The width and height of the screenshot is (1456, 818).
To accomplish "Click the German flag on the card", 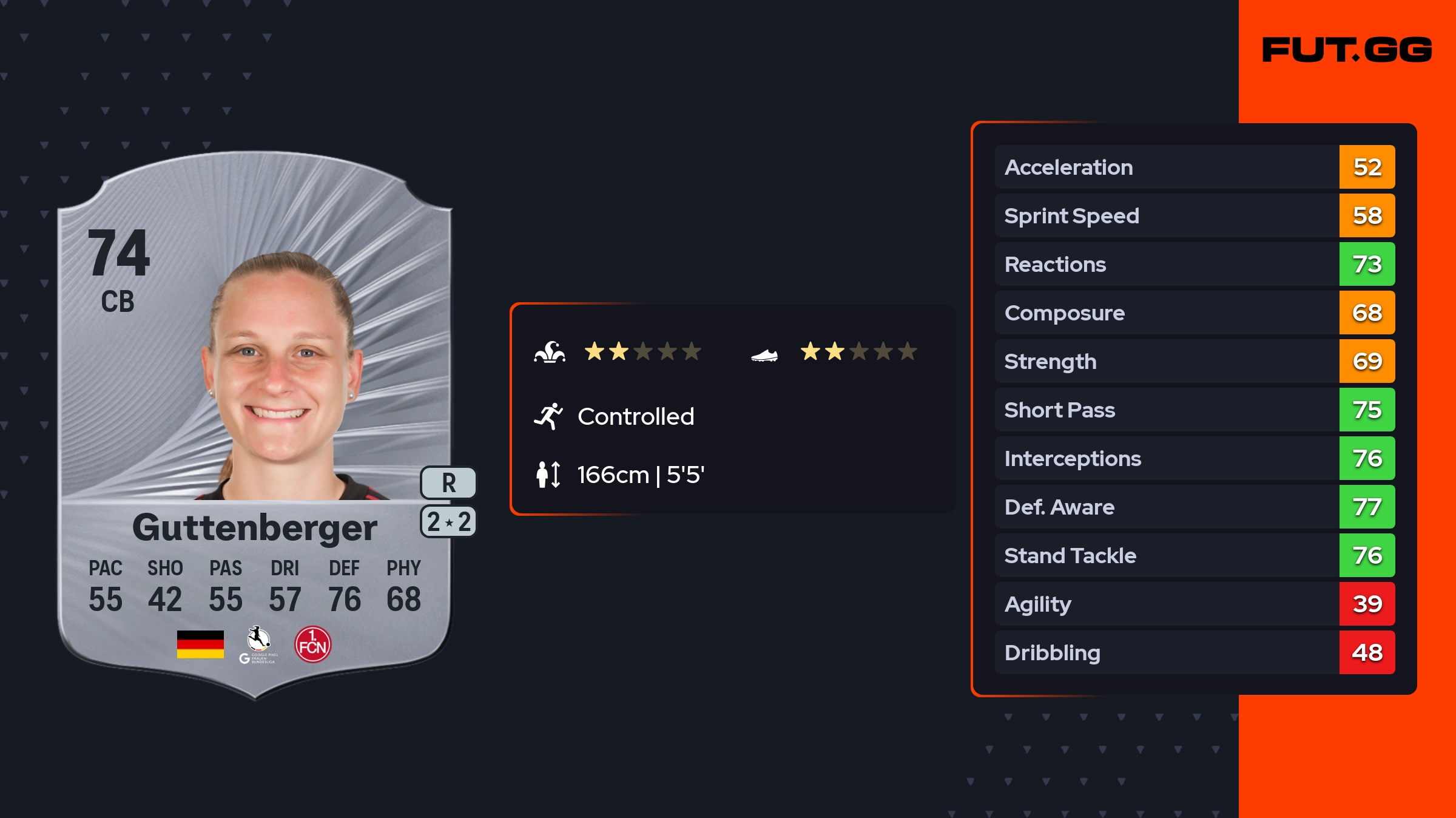I will tap(200, 644).
